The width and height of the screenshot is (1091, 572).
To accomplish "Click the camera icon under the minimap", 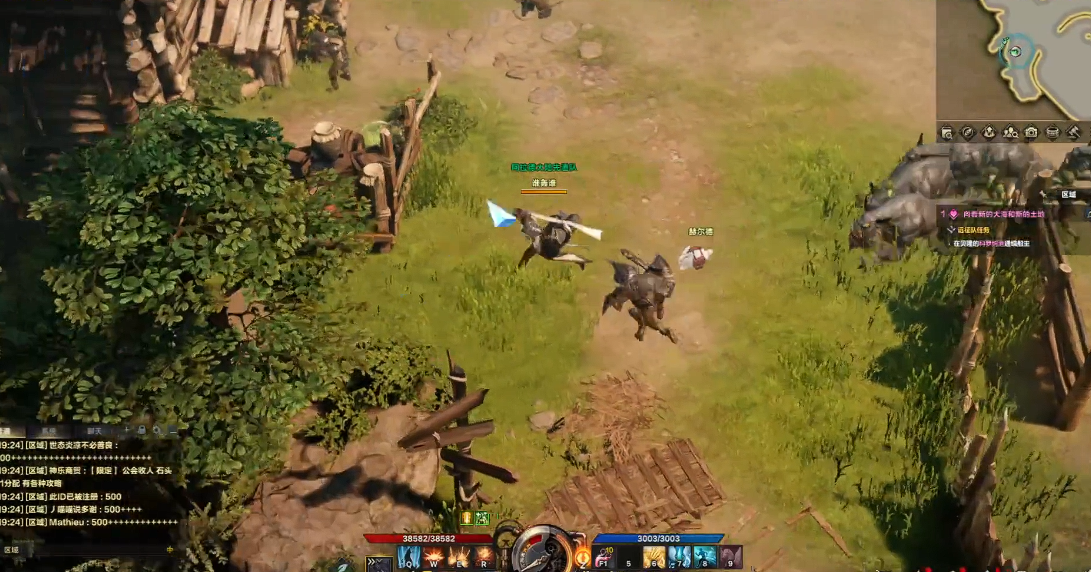I will click(x=1031, y=132).
